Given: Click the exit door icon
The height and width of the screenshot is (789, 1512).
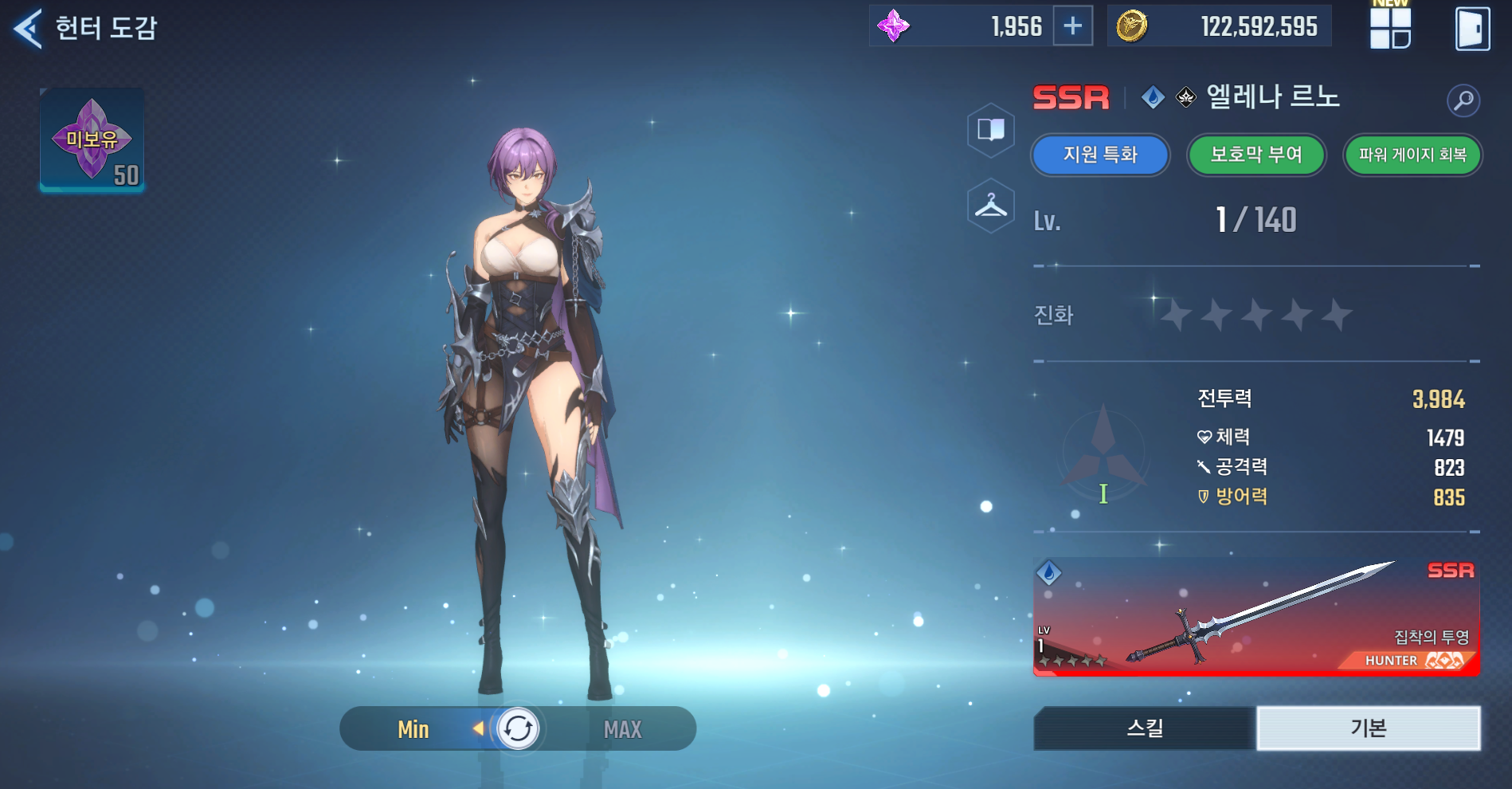Looking at the screenshot, I should tap(1472, 29).
